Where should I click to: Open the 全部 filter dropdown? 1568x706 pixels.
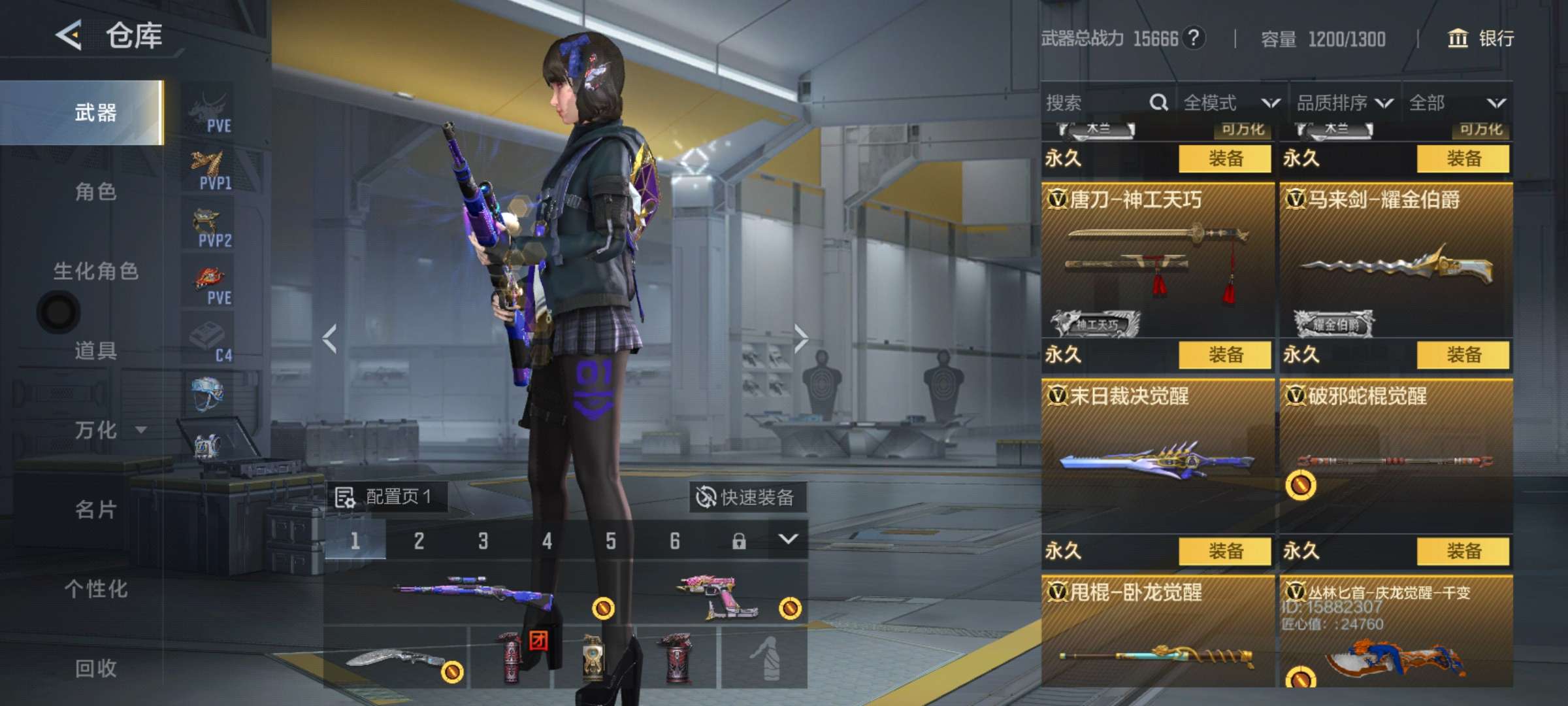(x=1457, y=103)
